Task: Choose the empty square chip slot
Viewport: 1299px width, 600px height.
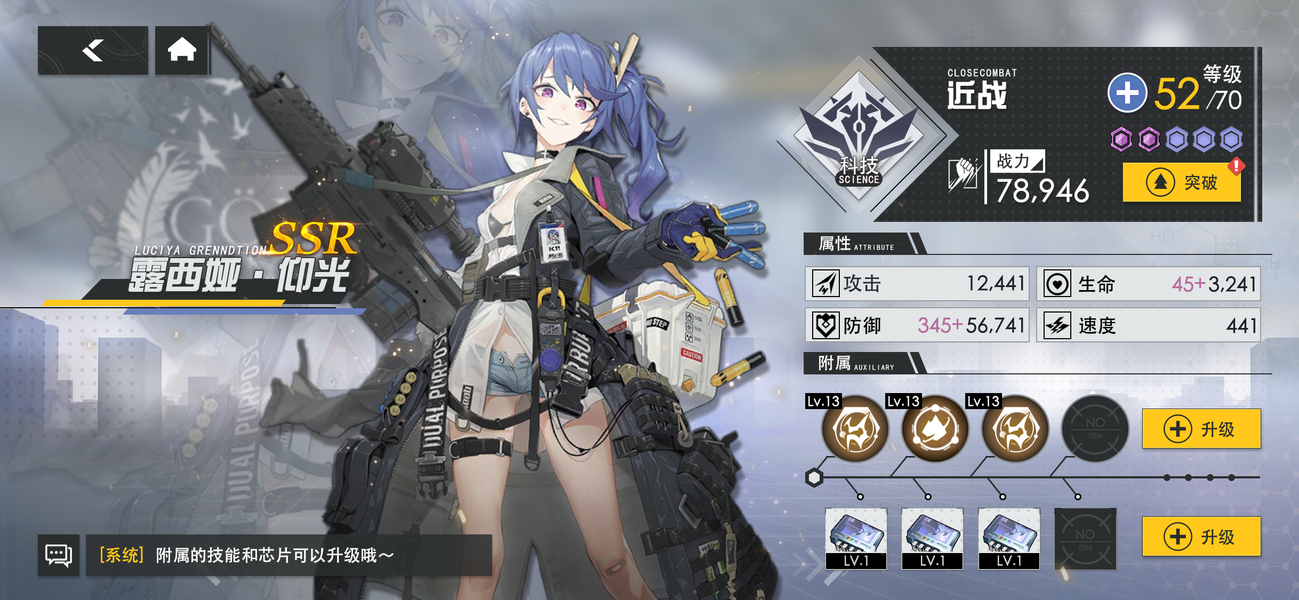Action: 1085,537
